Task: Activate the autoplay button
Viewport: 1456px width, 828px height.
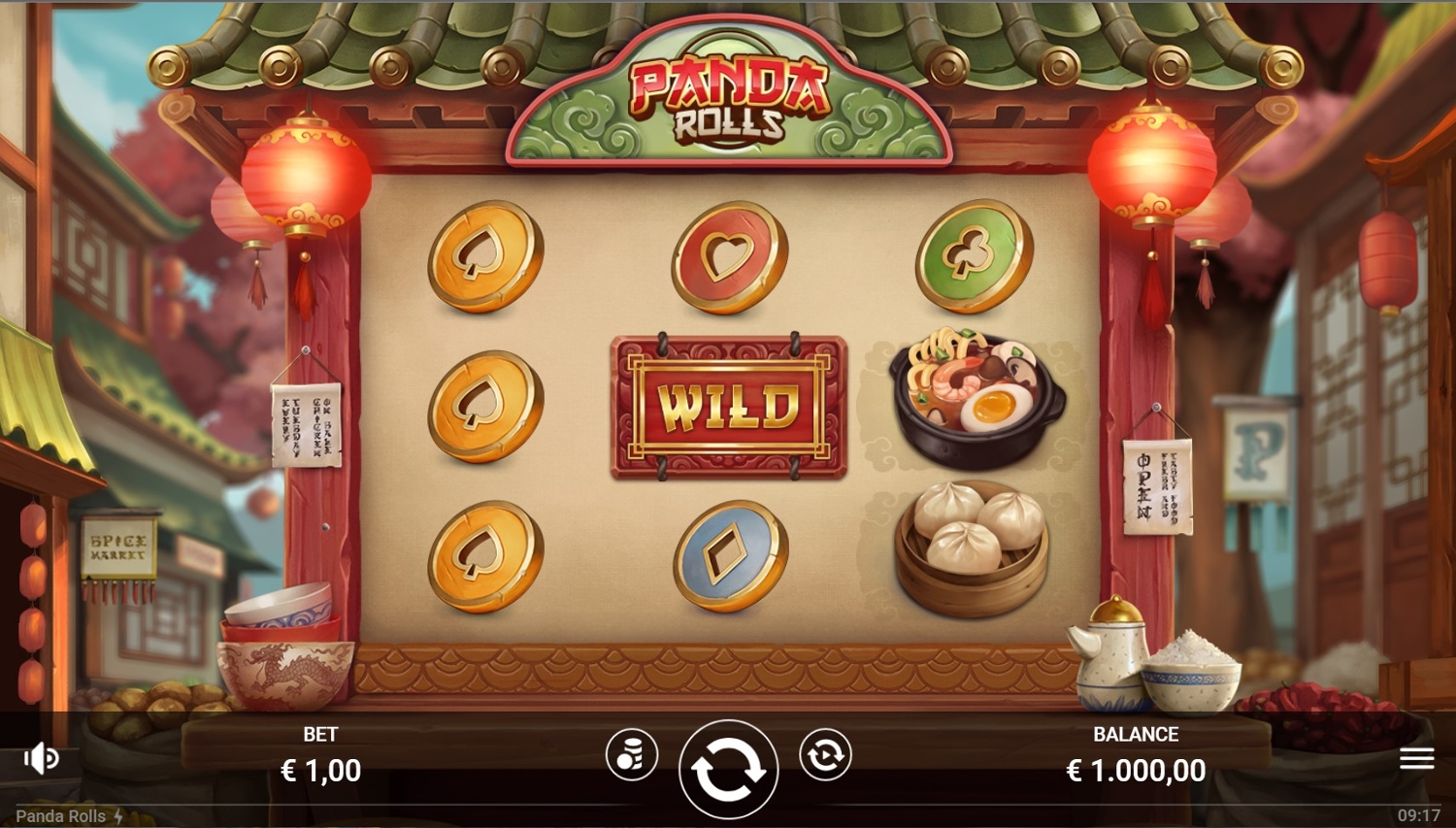Action: coord(825,755)
